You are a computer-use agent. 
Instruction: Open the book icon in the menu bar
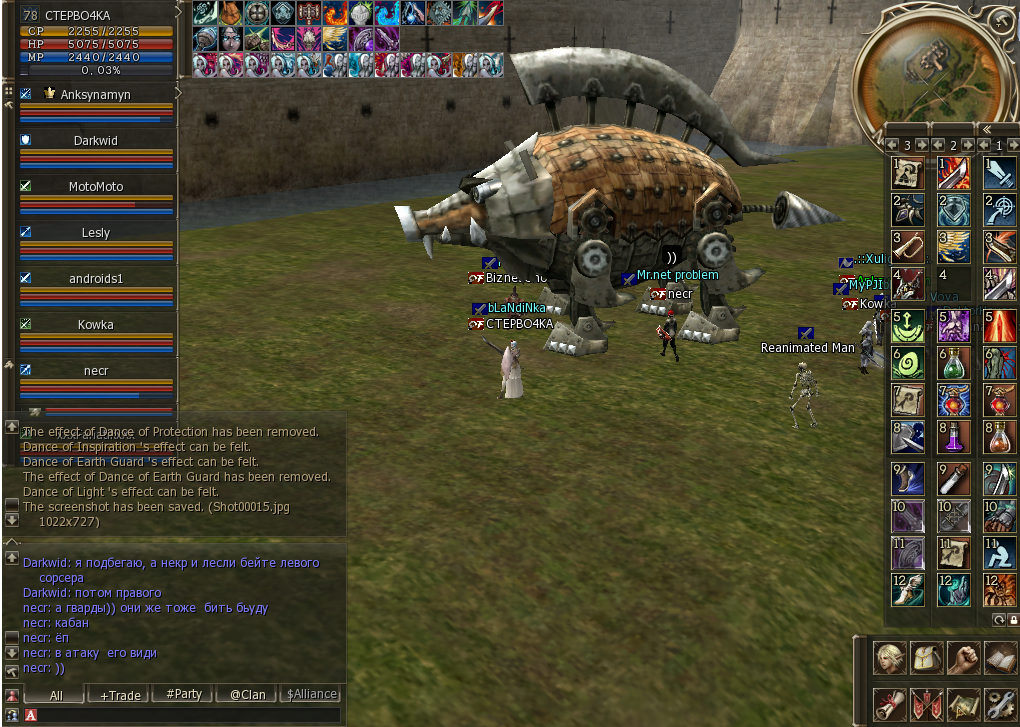pos(1000,658)
